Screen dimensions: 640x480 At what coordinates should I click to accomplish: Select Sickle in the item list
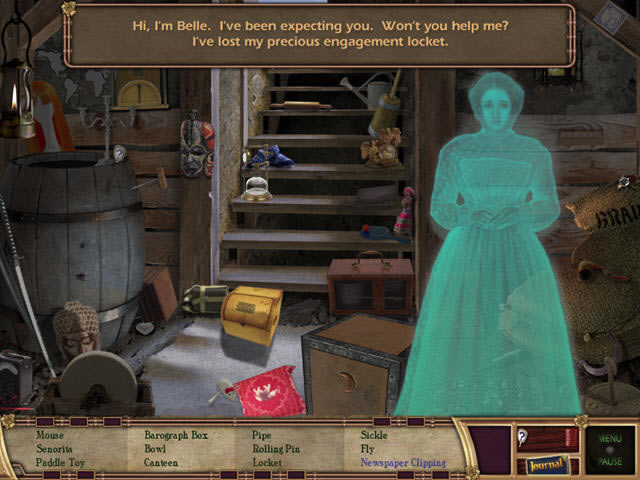click(x=374, y=435)
